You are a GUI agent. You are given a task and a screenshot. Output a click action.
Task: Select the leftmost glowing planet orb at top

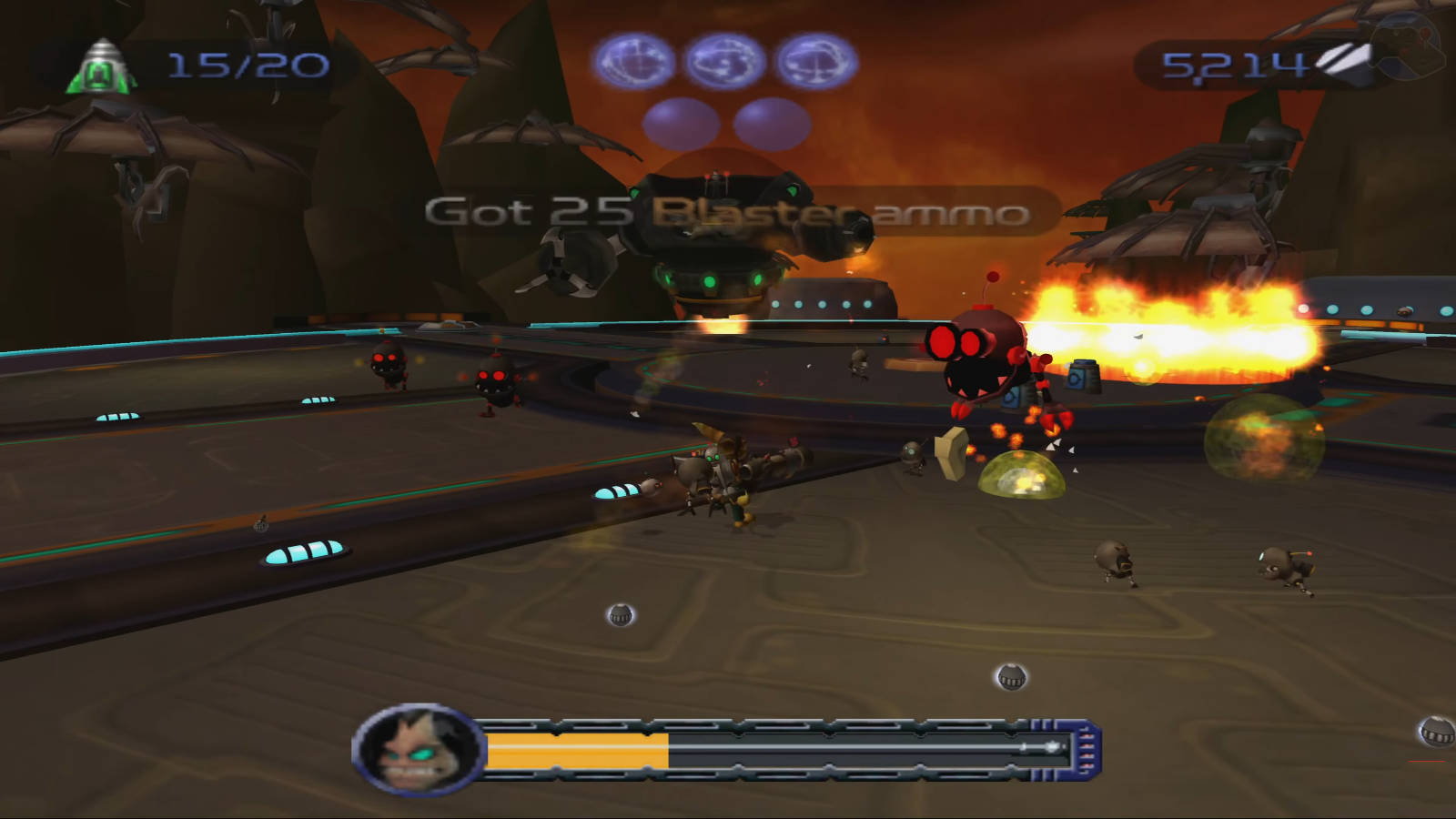pos(635,61)
